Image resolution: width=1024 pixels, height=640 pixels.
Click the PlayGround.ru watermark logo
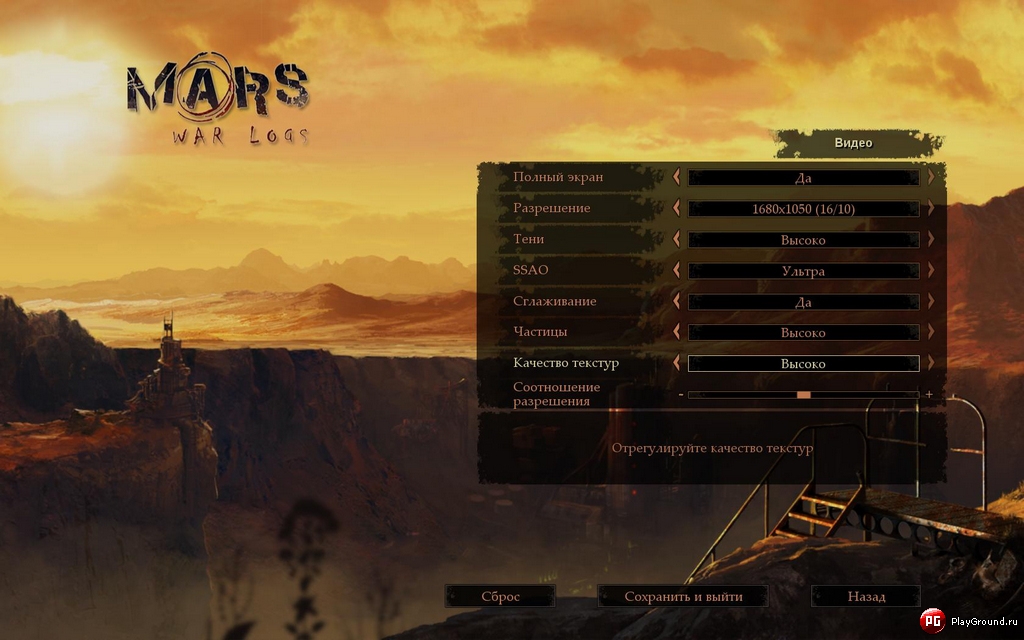(x=931, y=622)
